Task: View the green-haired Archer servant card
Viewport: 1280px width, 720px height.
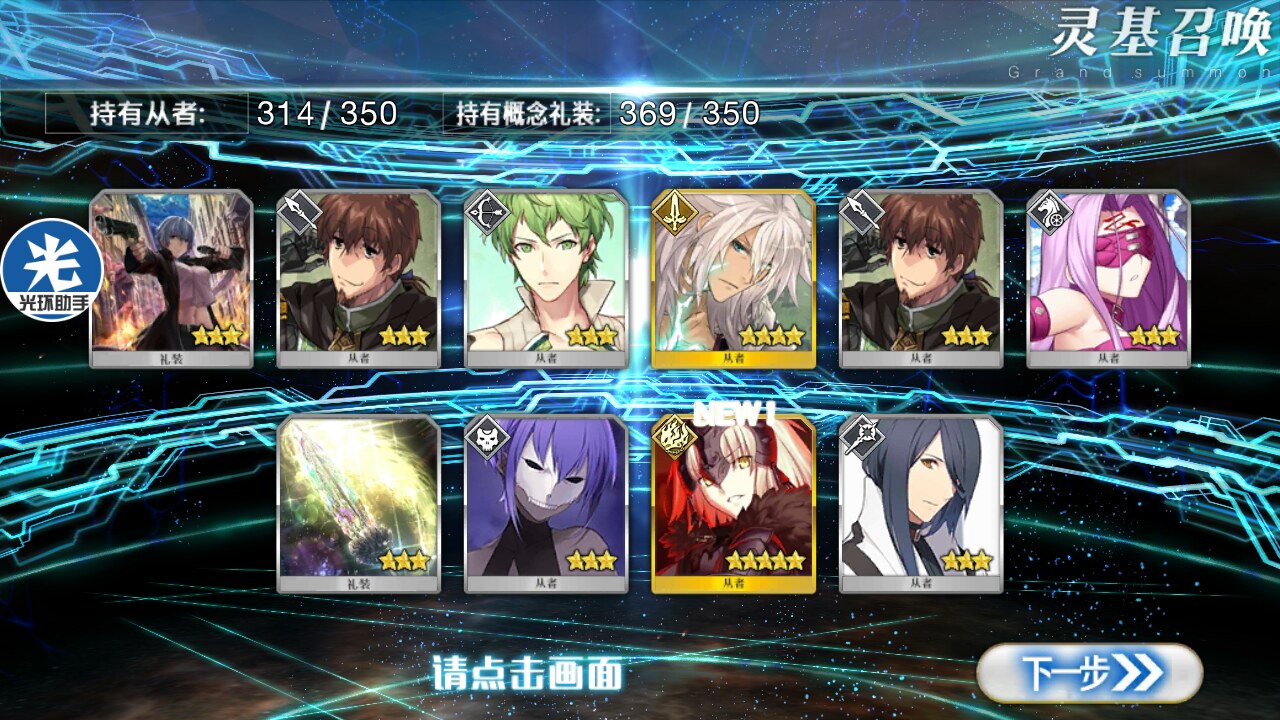Action: pyautogui.click(x=546, y=278)
